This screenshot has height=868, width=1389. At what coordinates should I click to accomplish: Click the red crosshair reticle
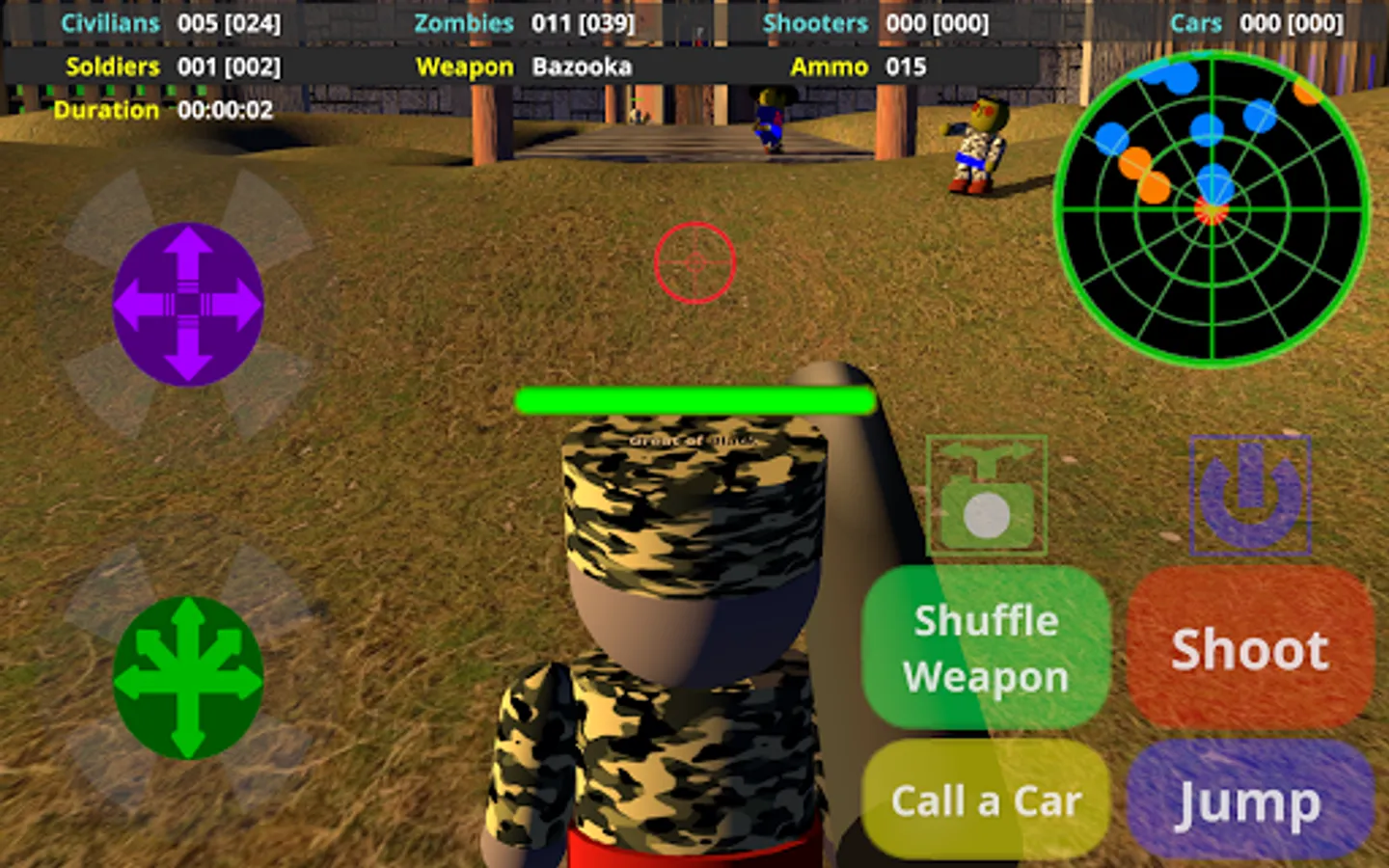tap(694, 262)
